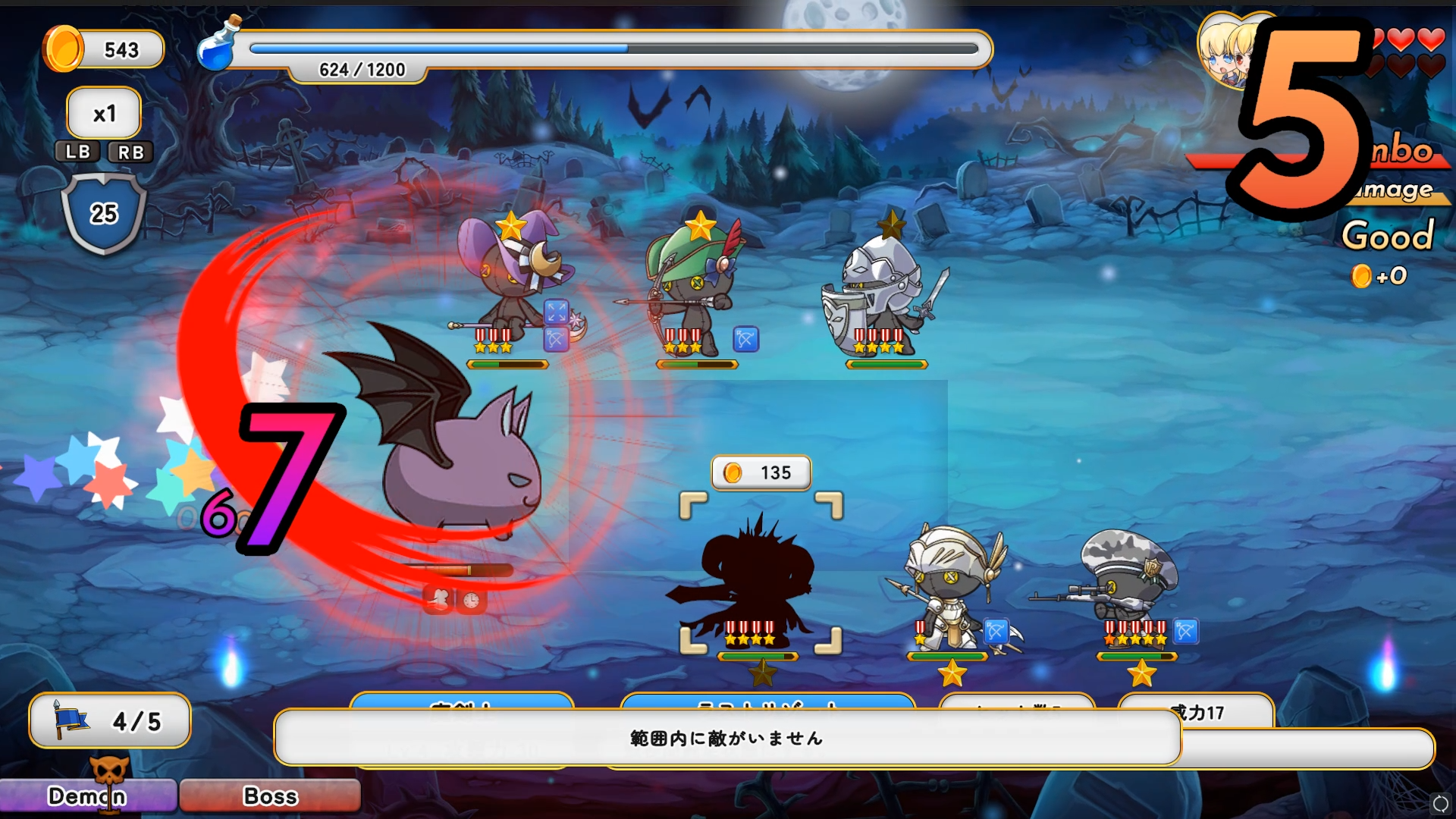The width and height of the screenshot is (1456, 819).
Task: Click the 135 coin cost label
Action: coord(761,473)
